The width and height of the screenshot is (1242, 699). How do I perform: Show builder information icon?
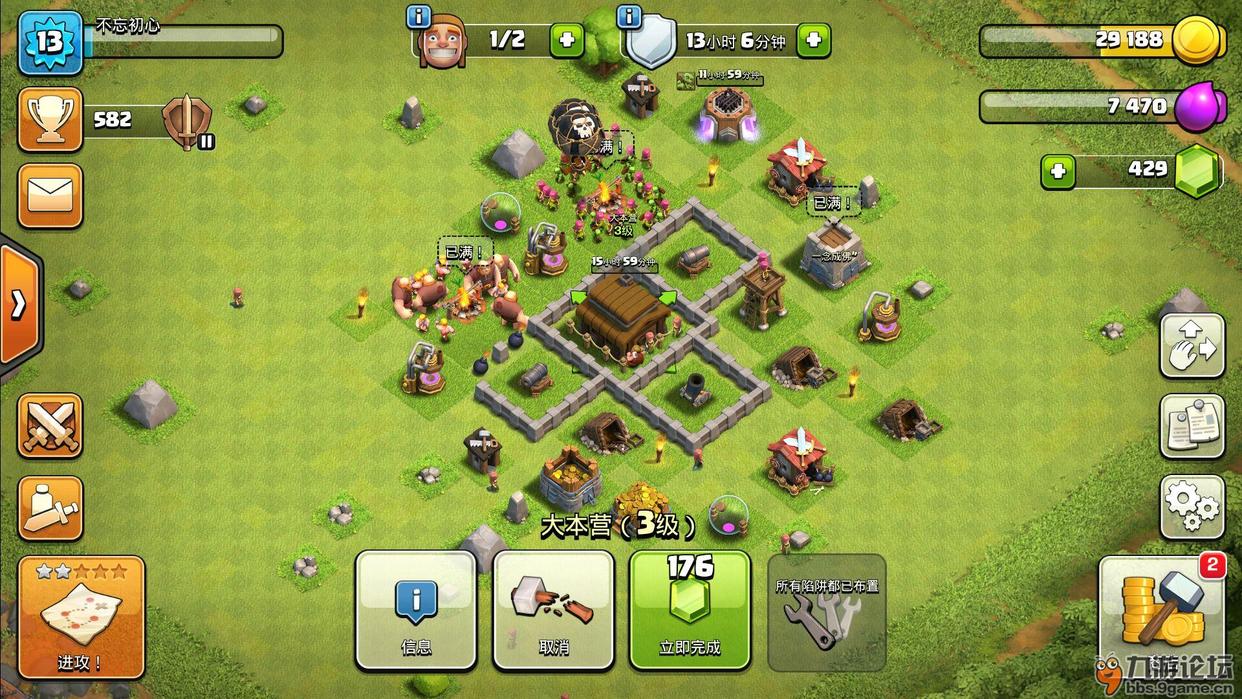point(419,17)
